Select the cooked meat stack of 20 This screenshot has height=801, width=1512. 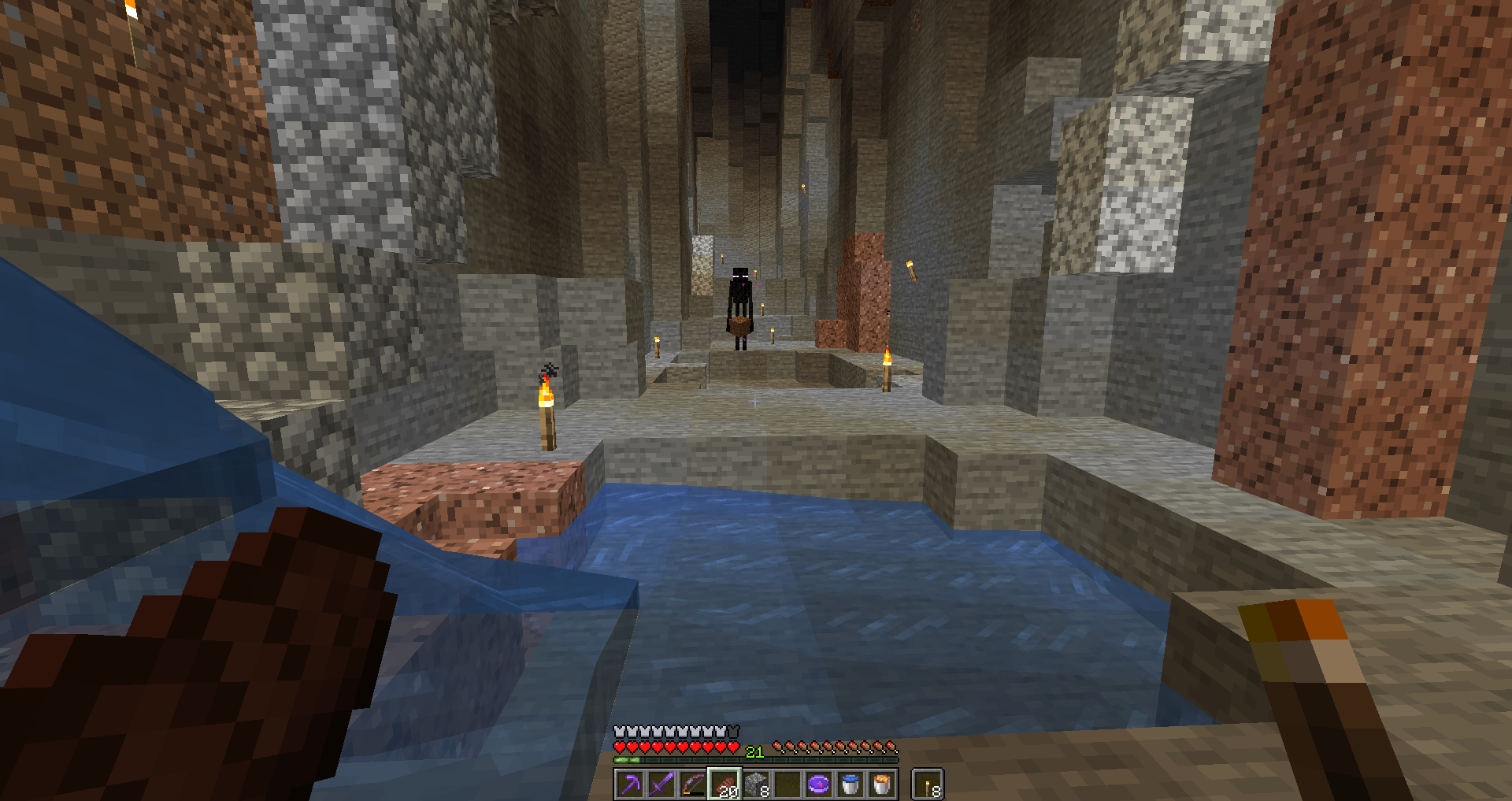pyautogui.click(x=724, y=784)
